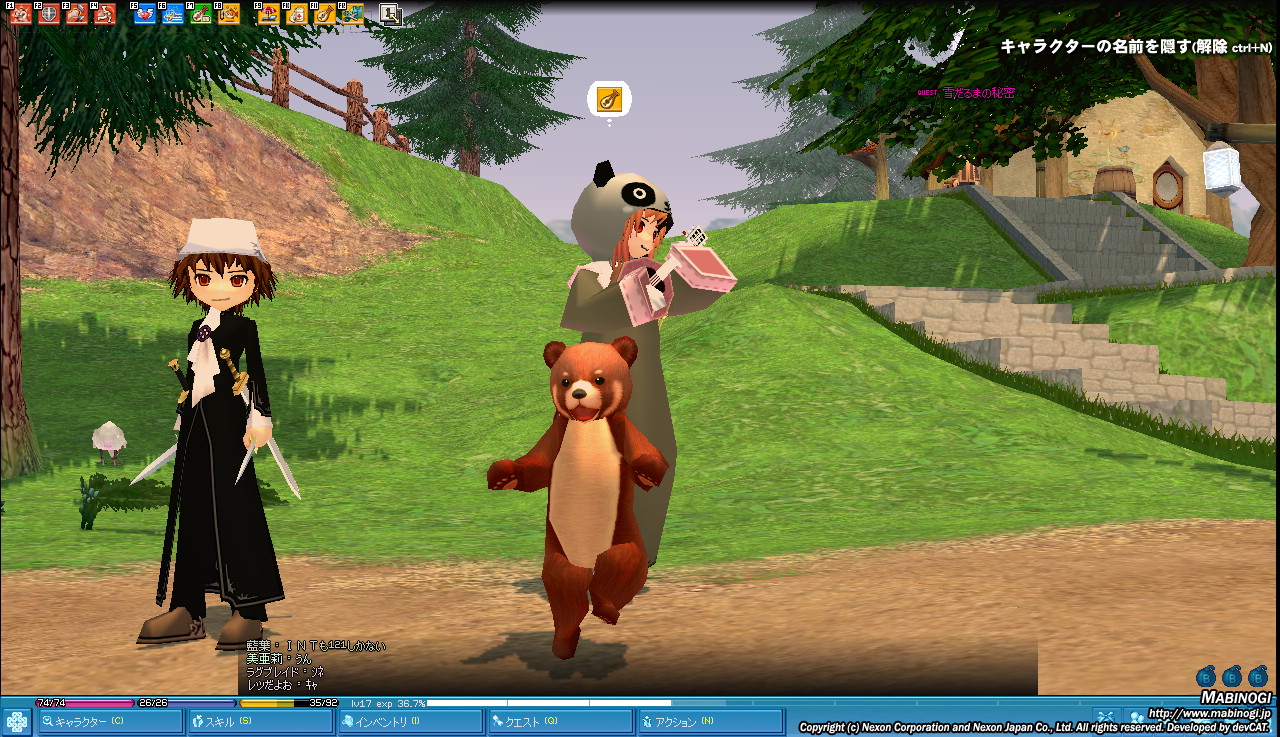Viewport: 1280px width, 737px height.
Task: Click the crossed swords icon on bottom bar
Action: [1105, 716]
